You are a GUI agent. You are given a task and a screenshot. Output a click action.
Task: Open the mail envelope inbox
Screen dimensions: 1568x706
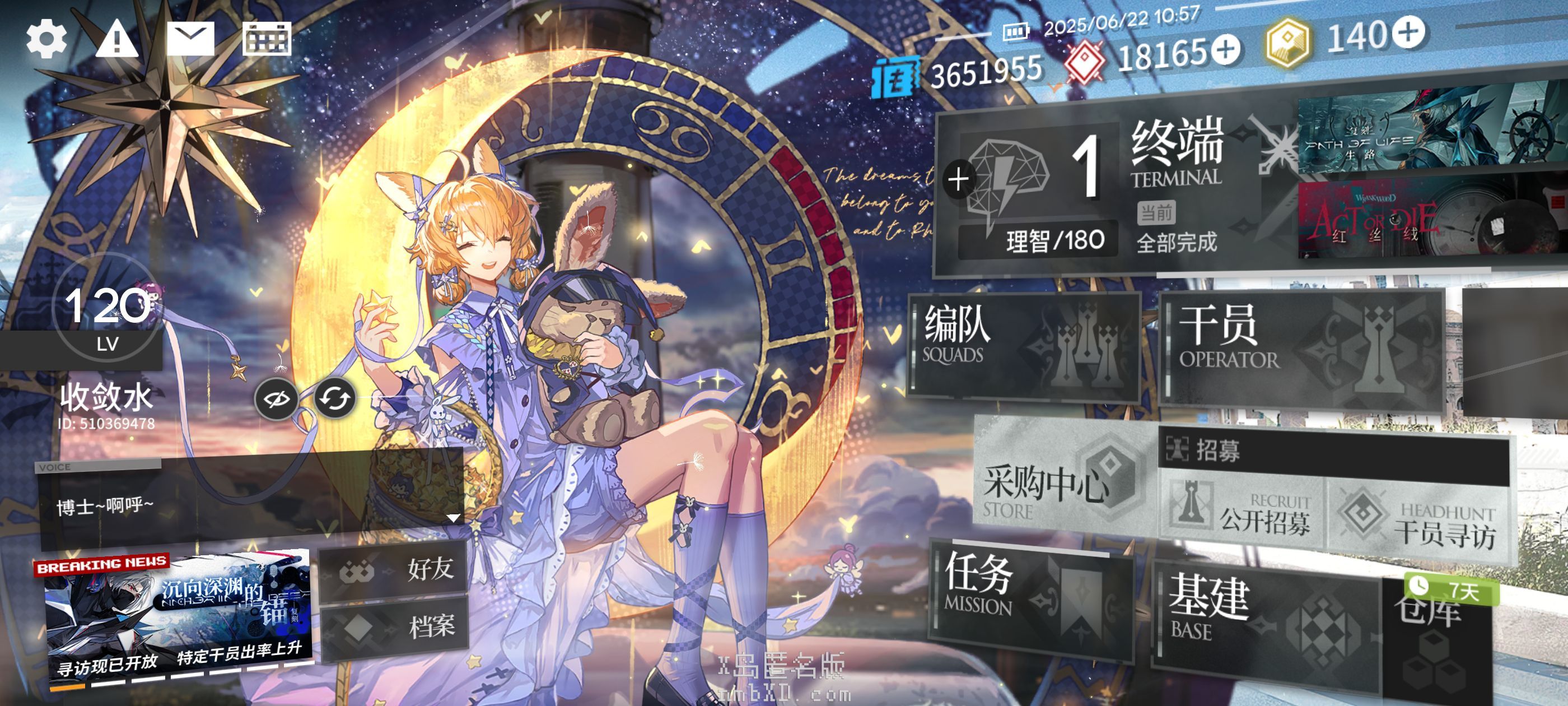tap(190, 39)
